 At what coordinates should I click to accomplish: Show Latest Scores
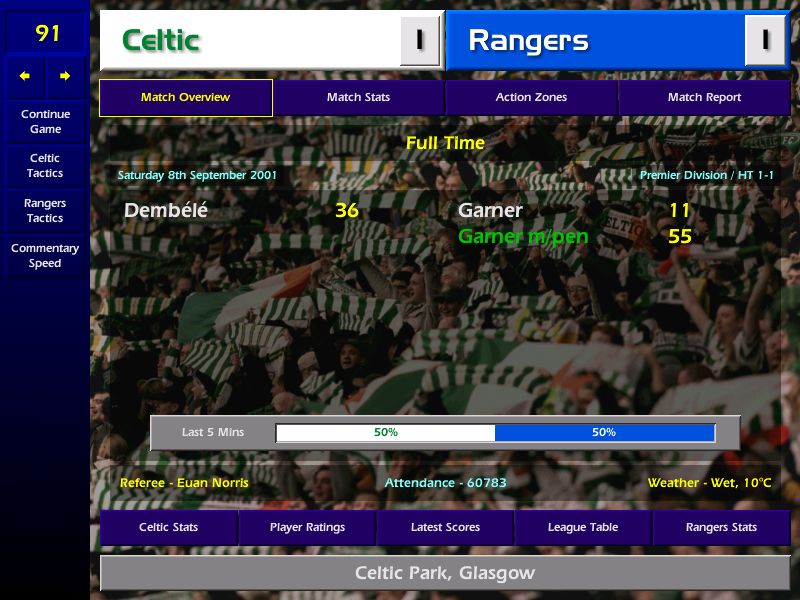[445, 527]
